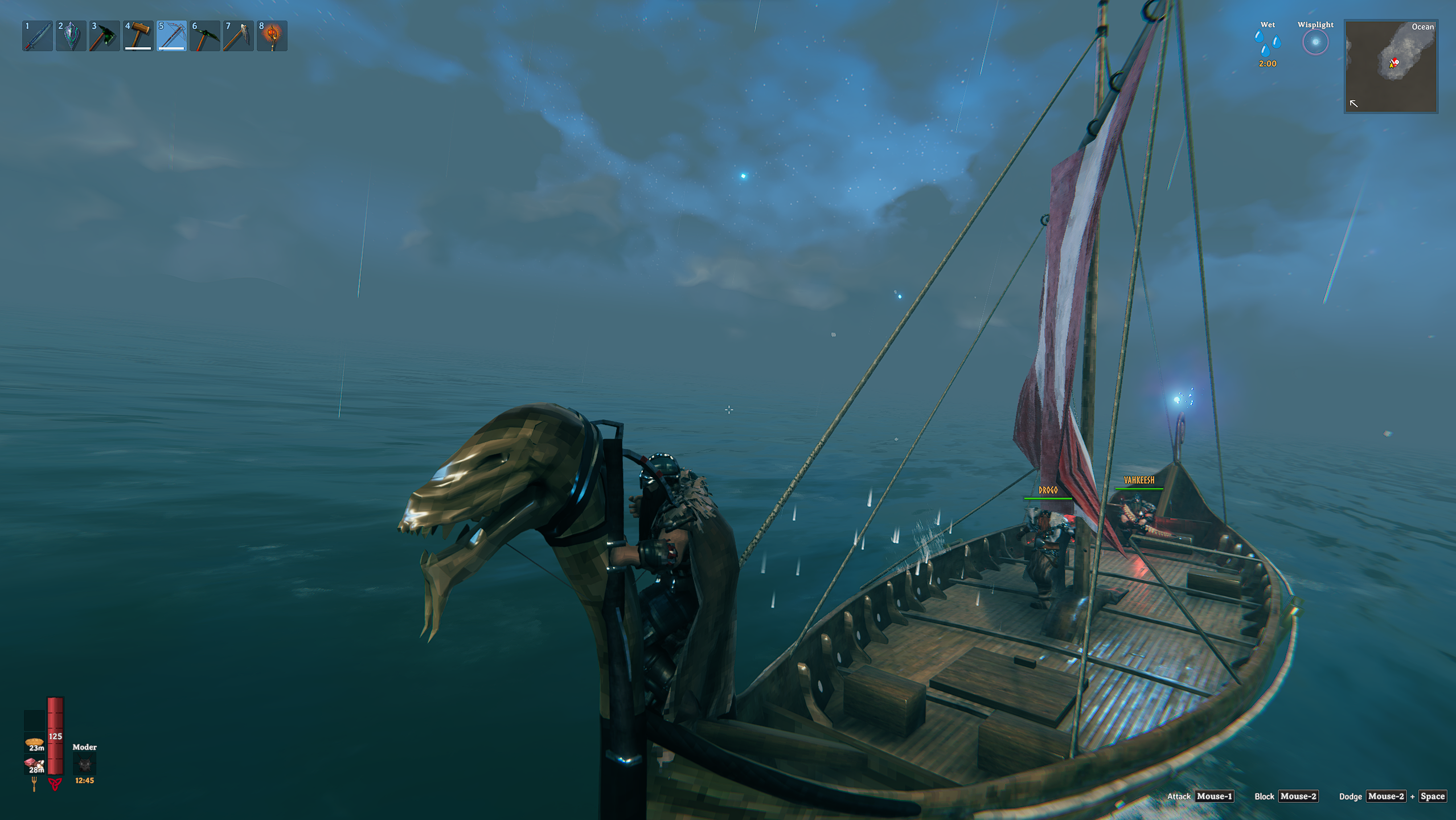
Task: Click the highlighted crossbow hotbar slot
Action: tap(171, 36)
